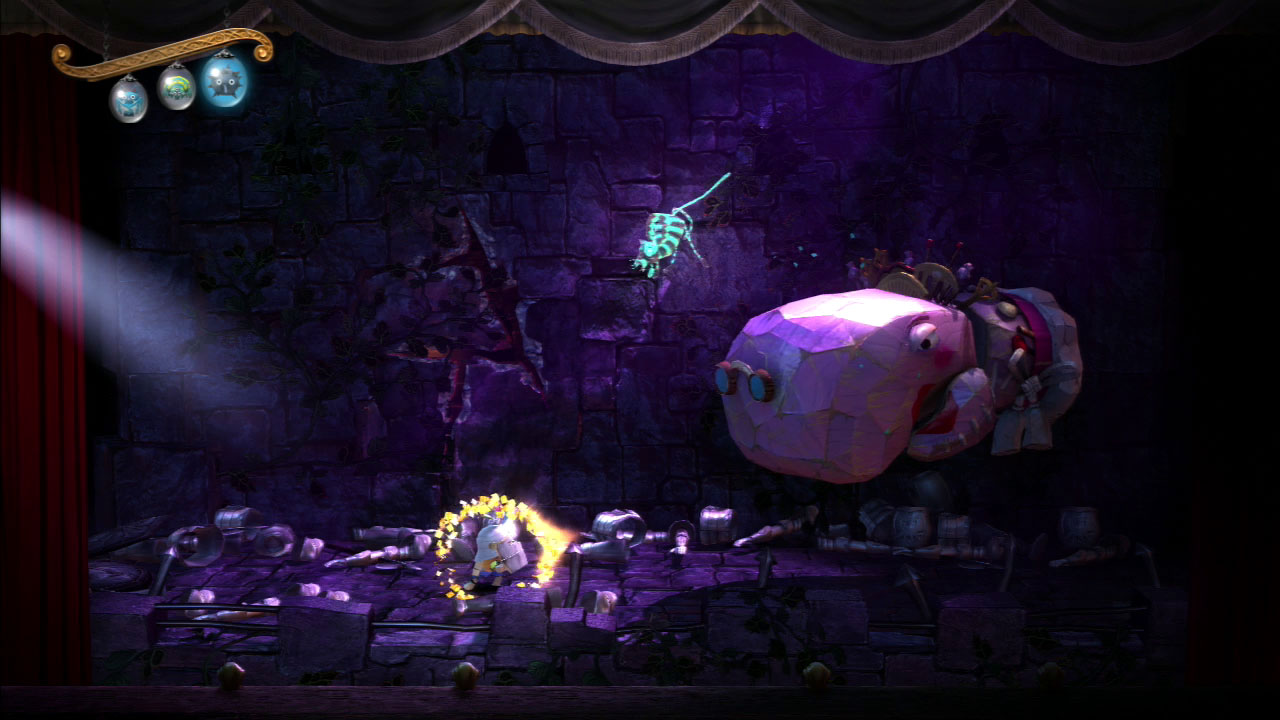The width and height of the screenshot is (1280, 720).
Task: Choose the rainbow head bubble
Action: pyautogui.click(x=177, y=88)
